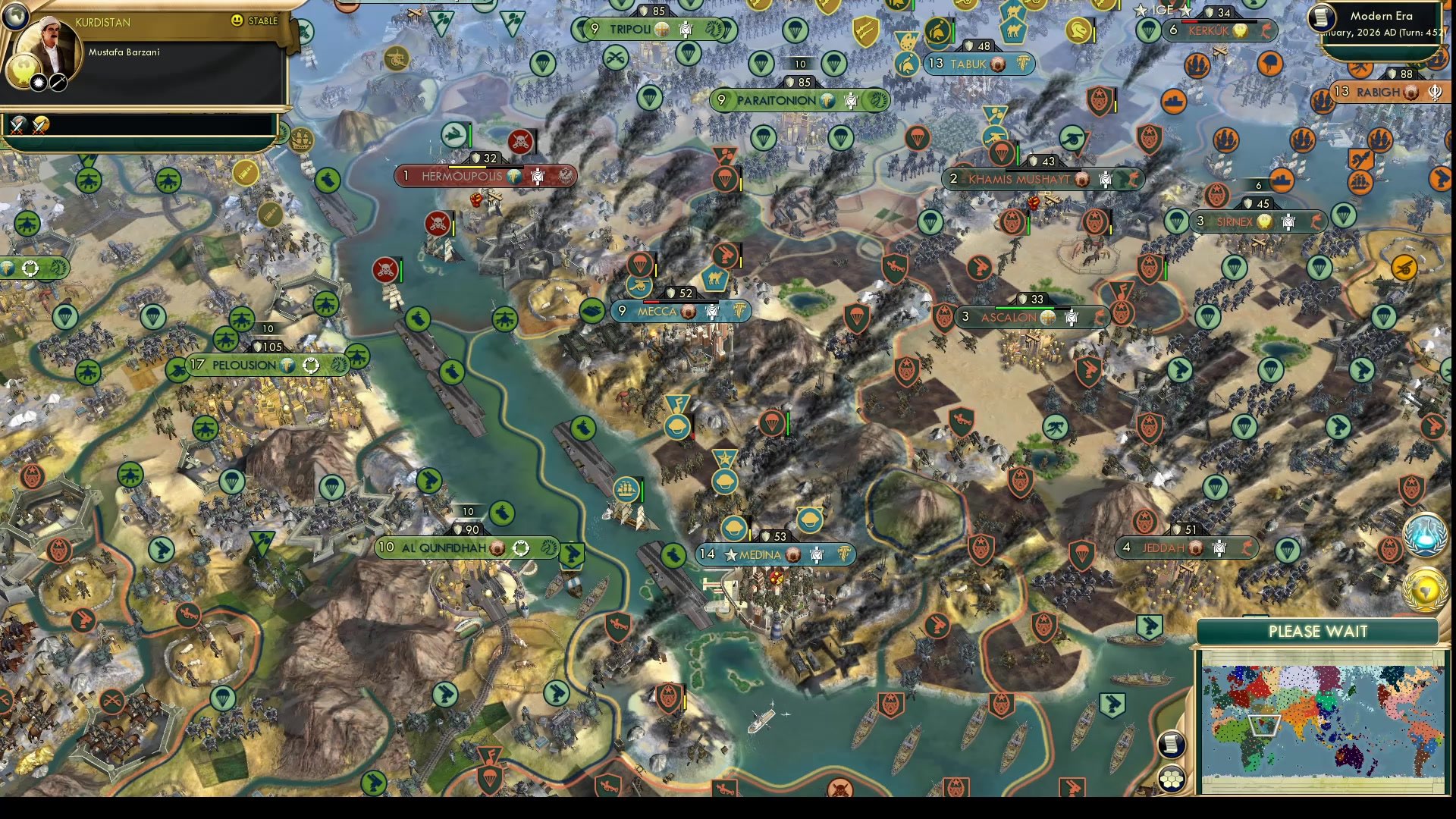Open the notification log scroll icon
This screenshot has width=1456, height=819.
tap(1172, 745)
